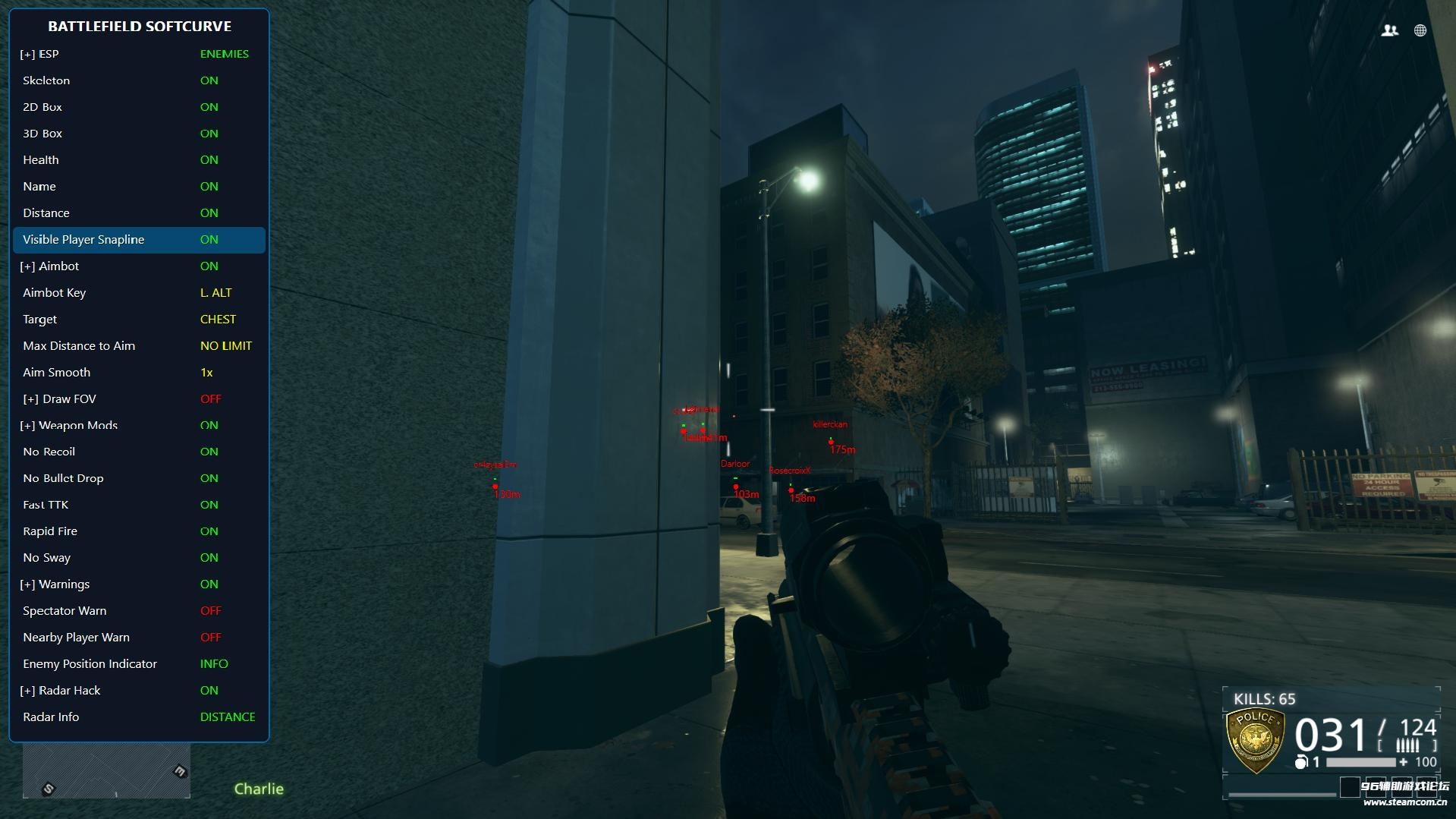Click the ENEMIES value beside ESP

click(225, 54)
